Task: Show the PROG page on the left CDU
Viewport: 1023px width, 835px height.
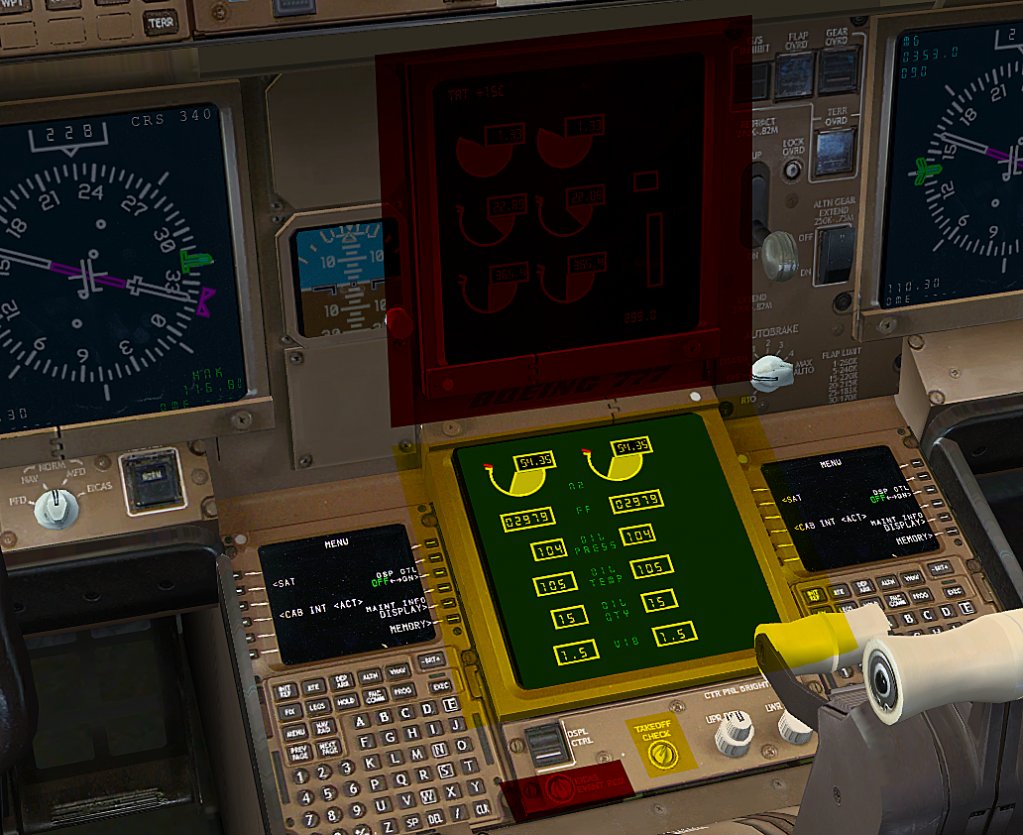Action: click(403, 689)
